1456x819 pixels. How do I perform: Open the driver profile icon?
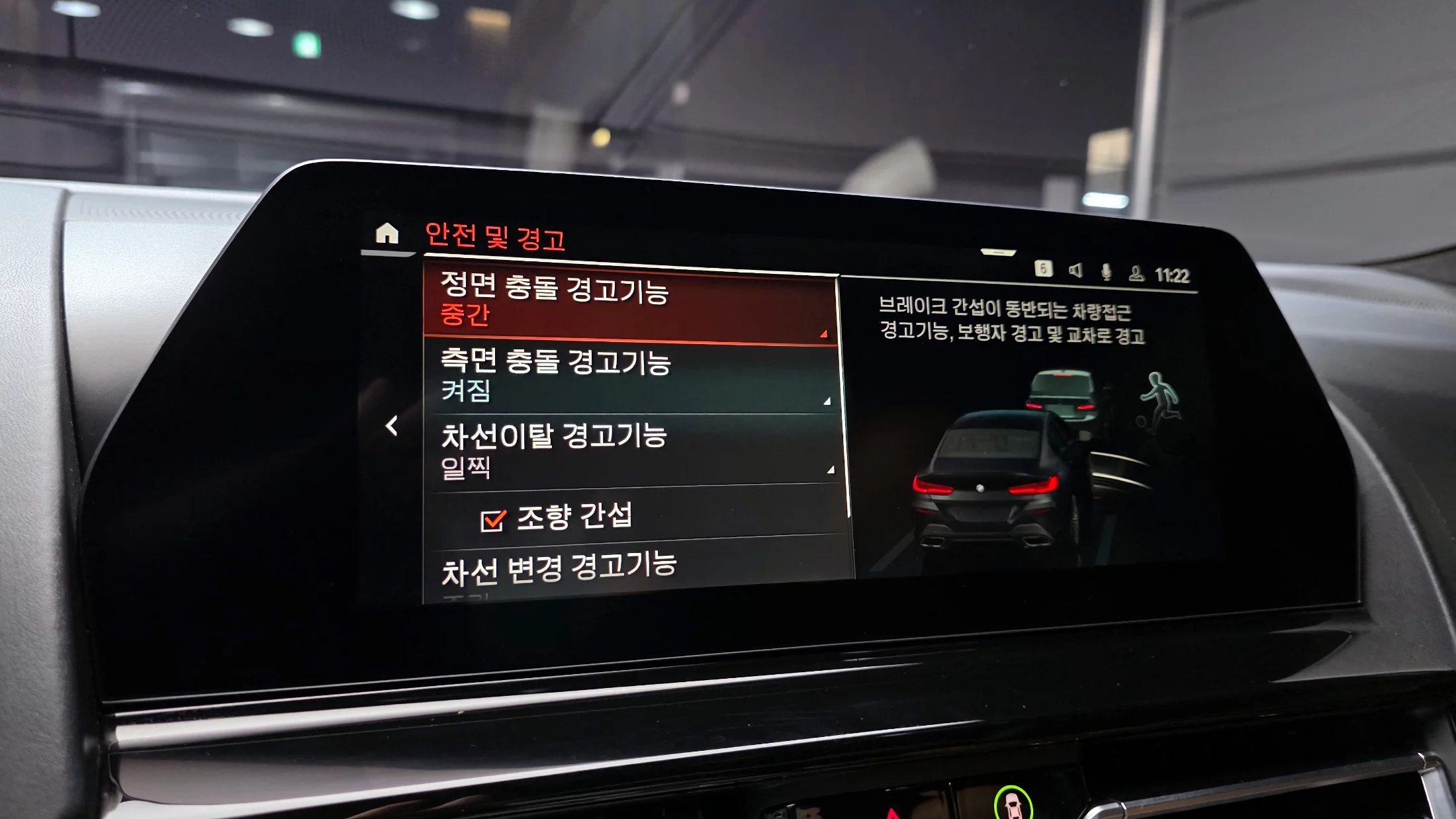(1136, 273)
